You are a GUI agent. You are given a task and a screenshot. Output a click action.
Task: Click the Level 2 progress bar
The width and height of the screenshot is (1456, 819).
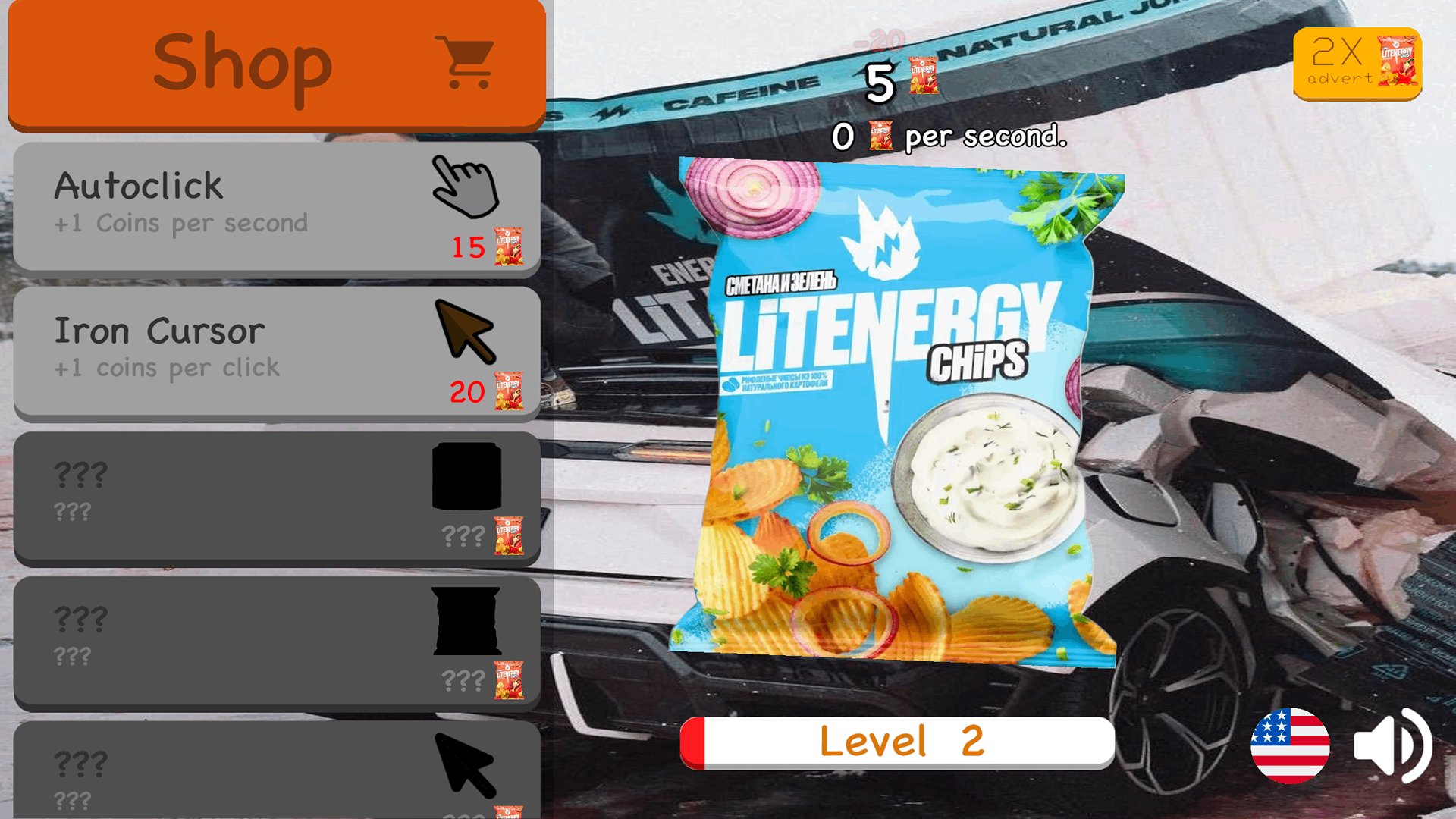tap(899, 741)
